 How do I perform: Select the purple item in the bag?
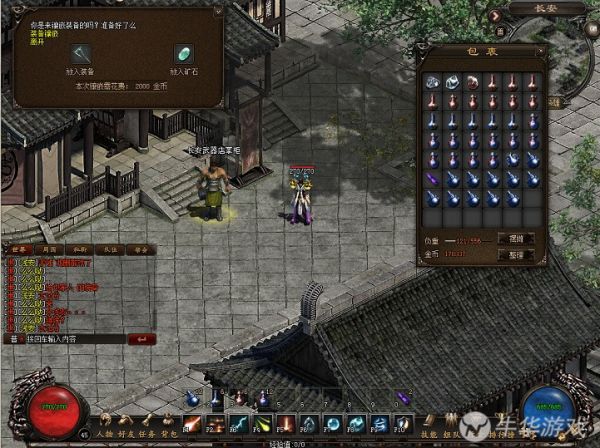pyautogui.click(x=433, y=178)
